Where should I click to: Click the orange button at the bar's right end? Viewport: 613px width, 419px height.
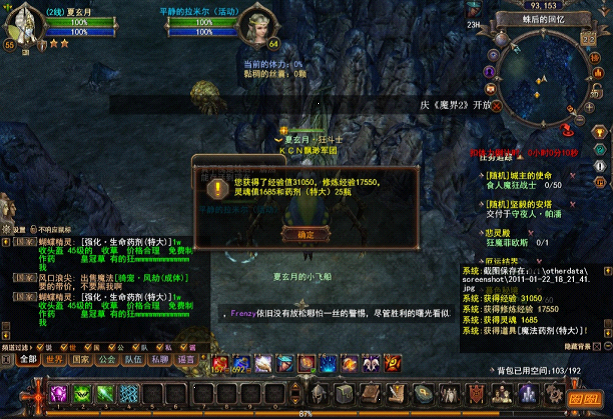coord(582,398)
